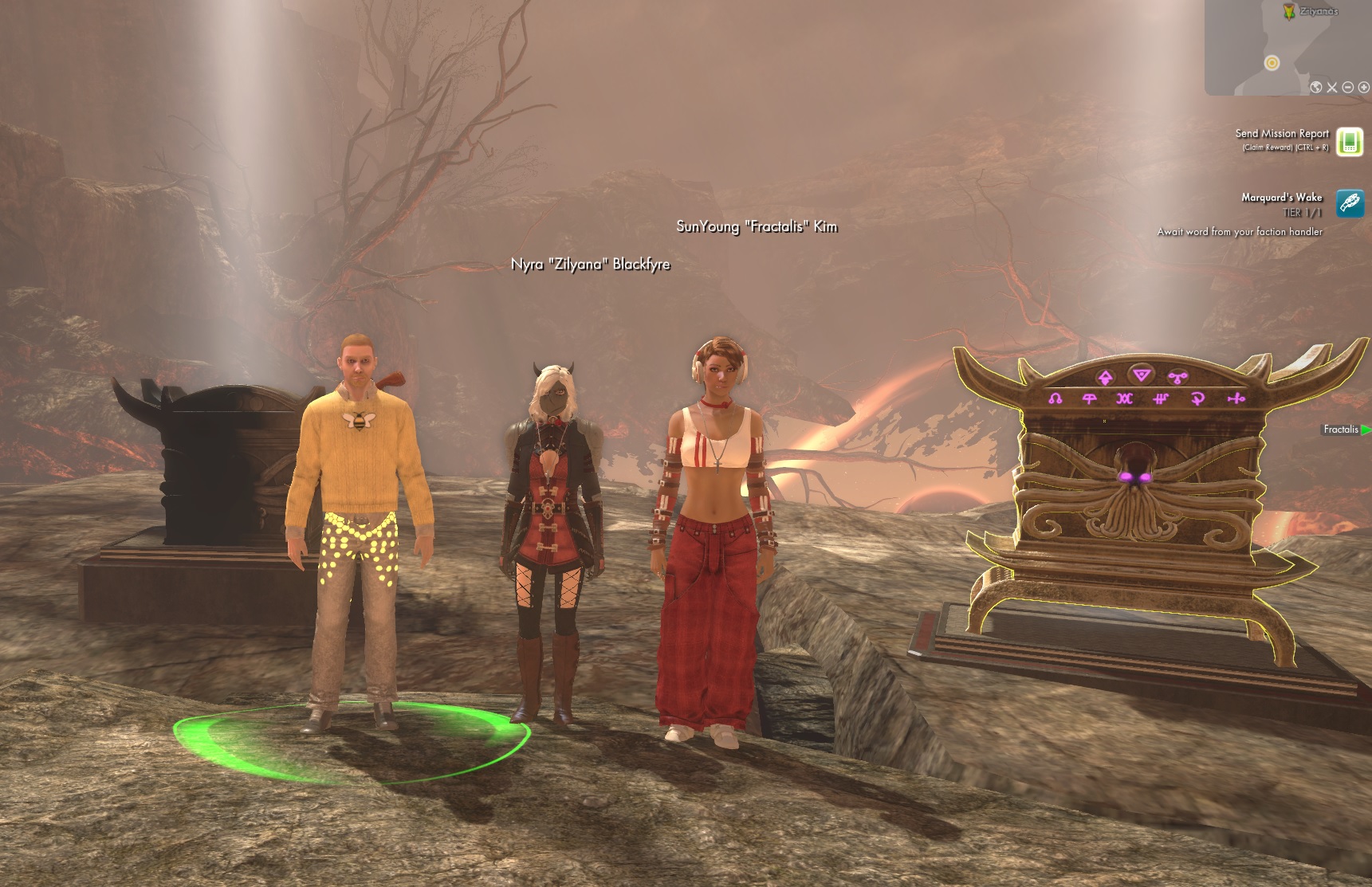The width and height of the screenshot is (1372, 887).
Task: Click the Fractalis offscreen indicator label
Action: (x=1341, y=430)
